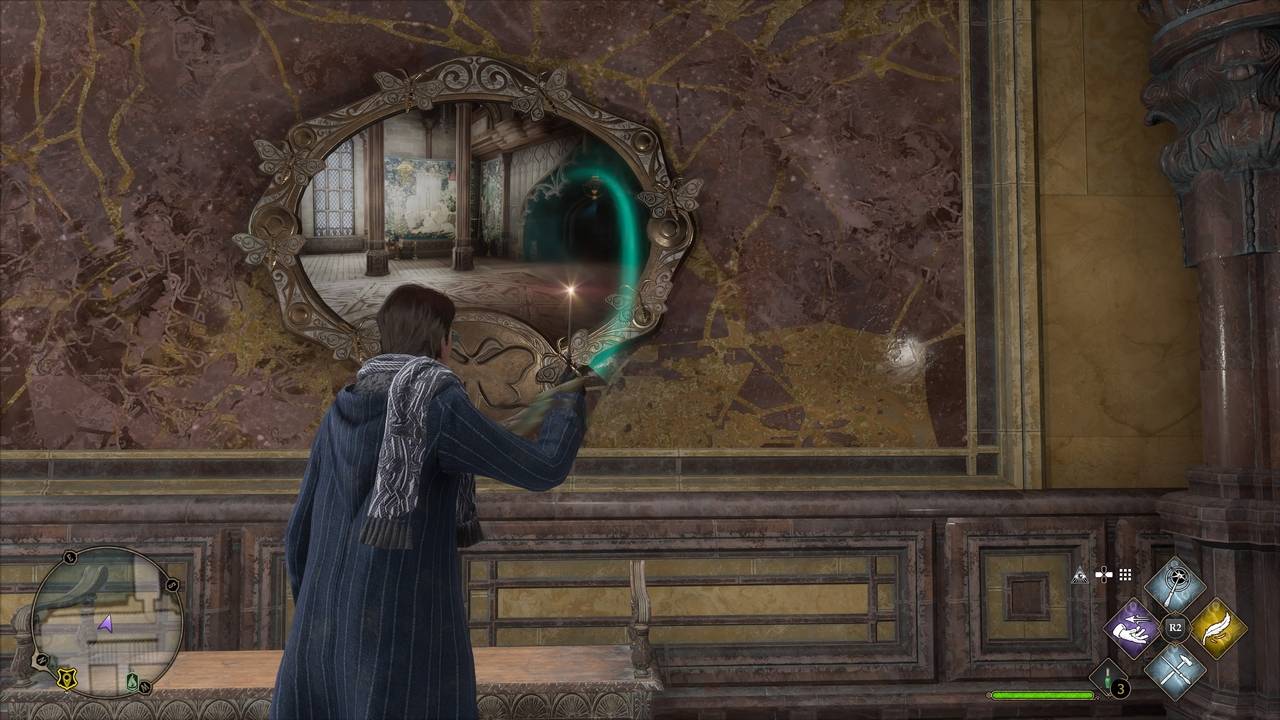Select the yellow quest shield marker on minimap

pyautogui.click(x=67, y=679)
